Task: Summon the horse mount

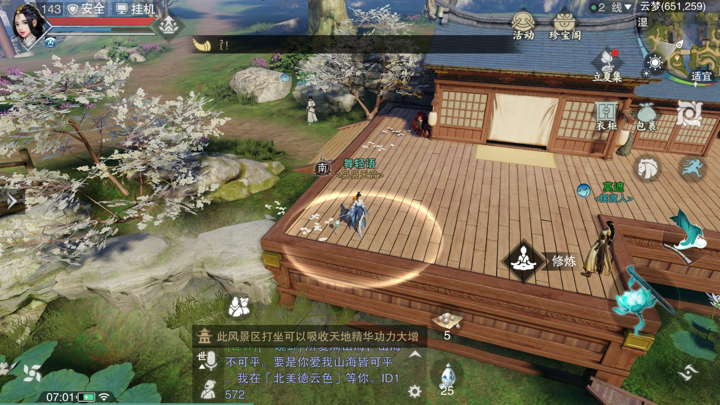Action: [649, 167]
